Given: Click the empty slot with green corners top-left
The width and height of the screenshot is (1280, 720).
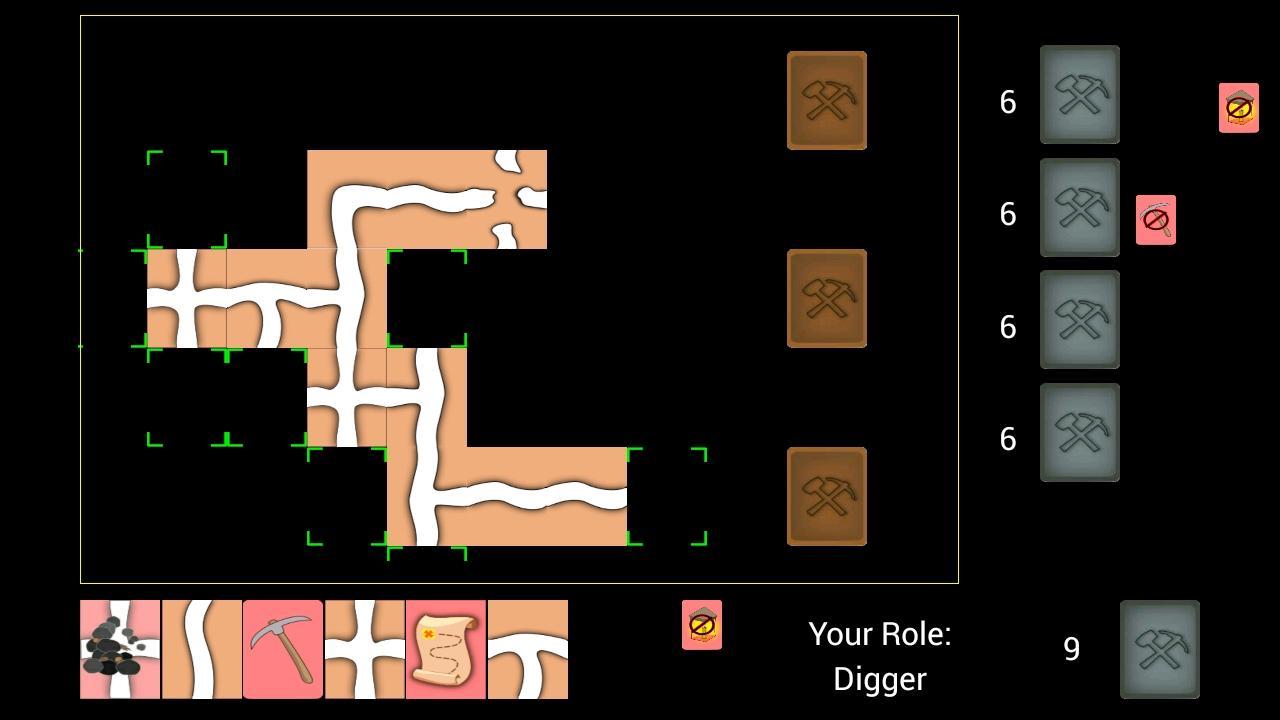Looking at the screenshot, I should (x=187, y=197).
